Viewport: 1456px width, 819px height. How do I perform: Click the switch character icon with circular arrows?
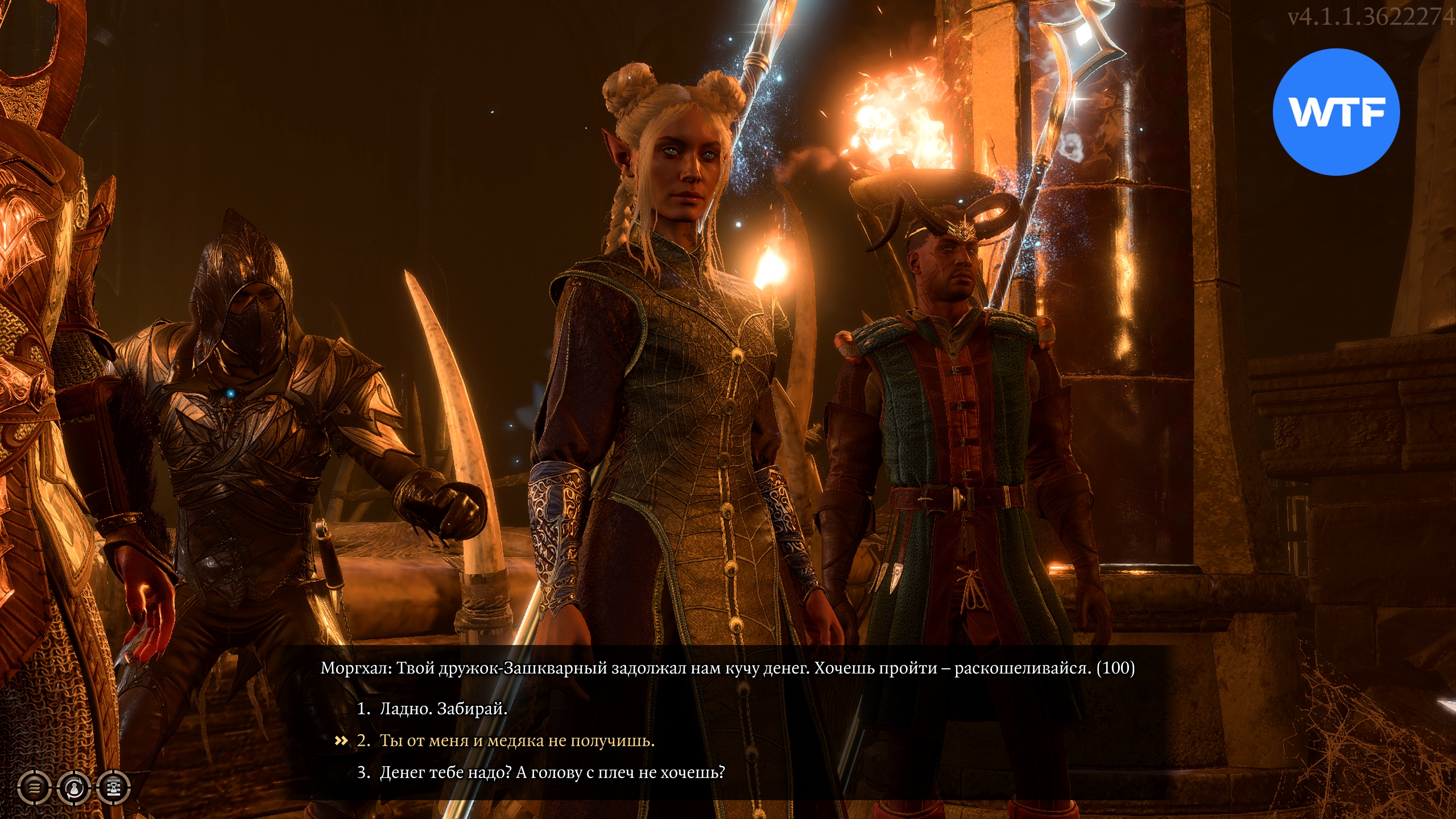(74, 788)
